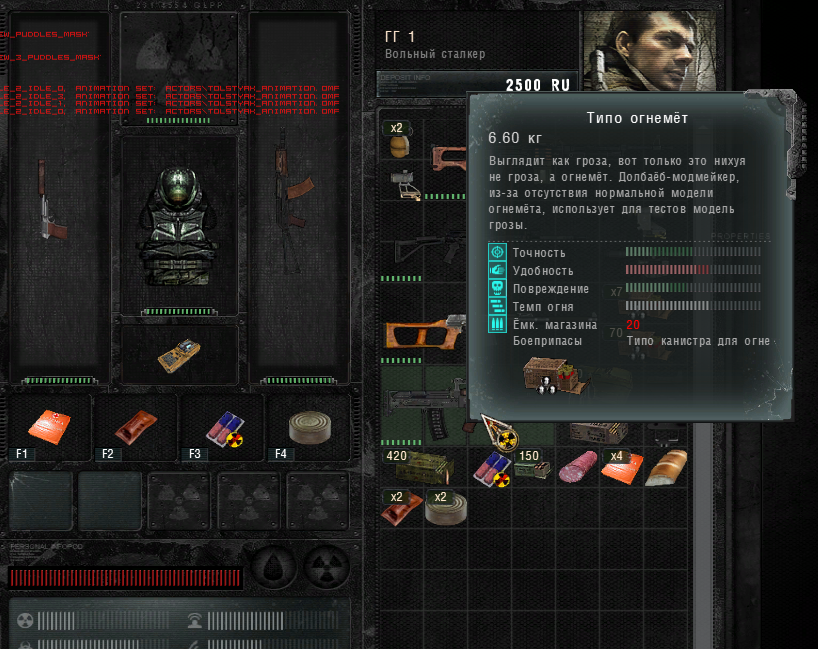Image resolution: width=818 pixels, height=649 pixels.
Task: Select the sausage in the bag
Action: coord(577,467)
